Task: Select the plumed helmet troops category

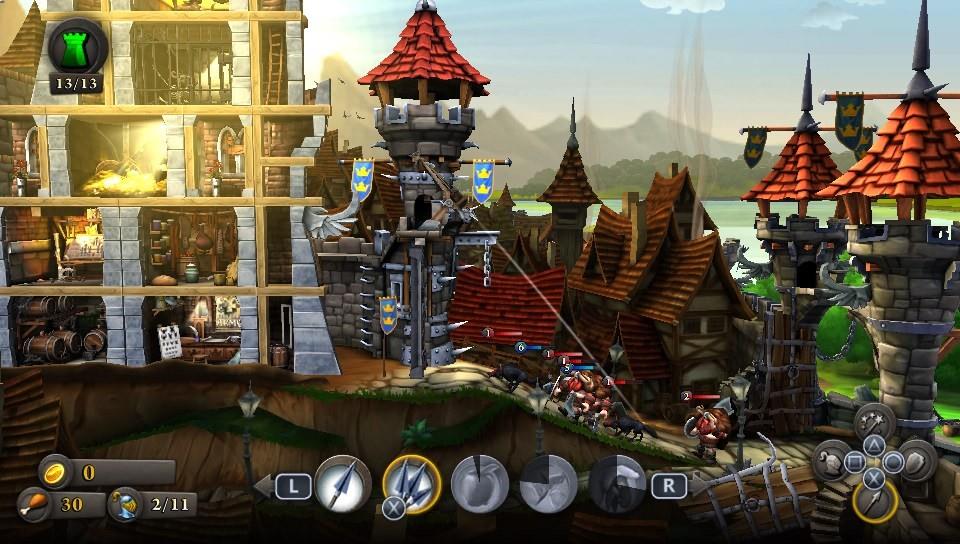Action: coord(833,461)
